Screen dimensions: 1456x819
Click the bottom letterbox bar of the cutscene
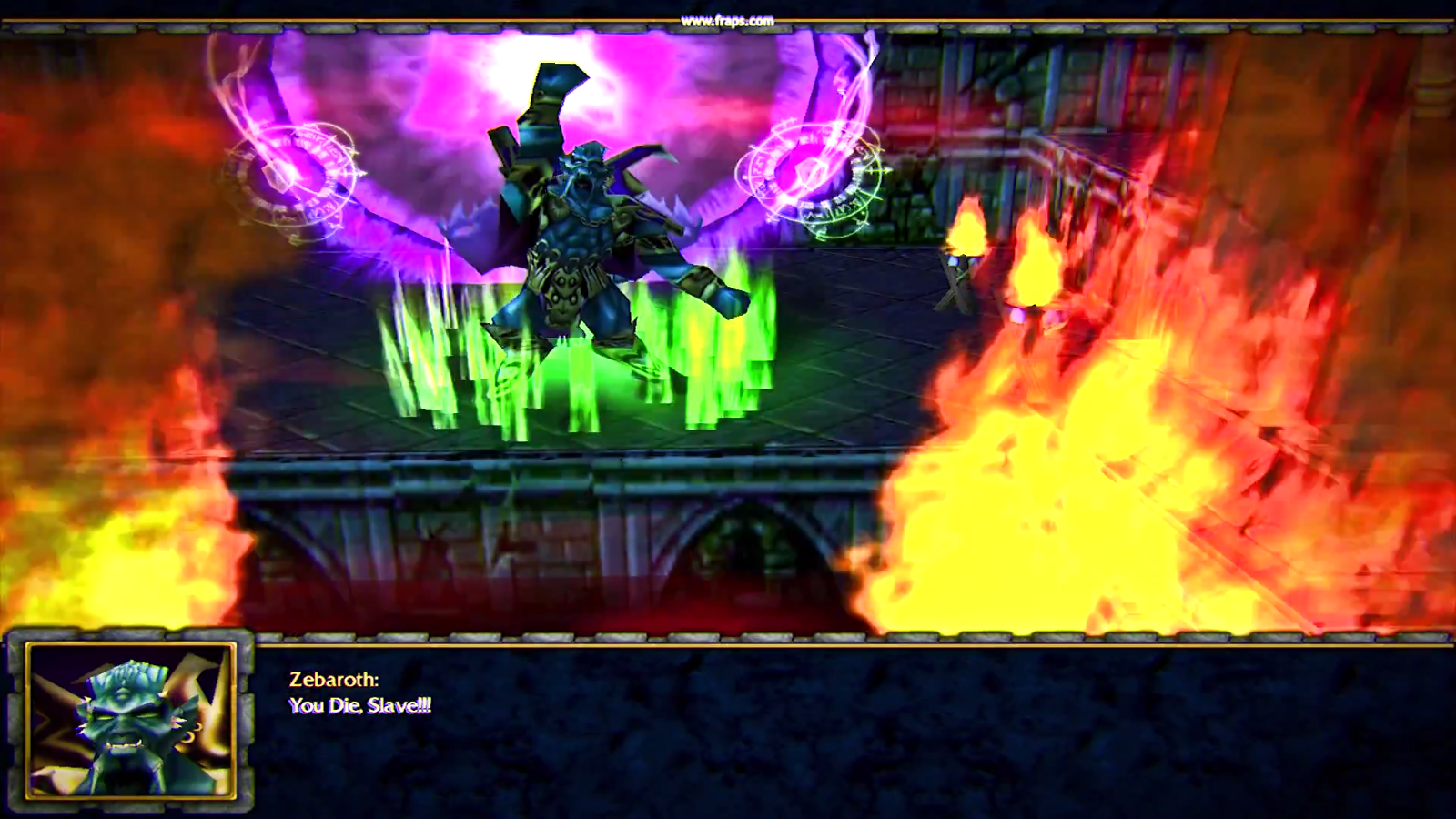[819, 728]
